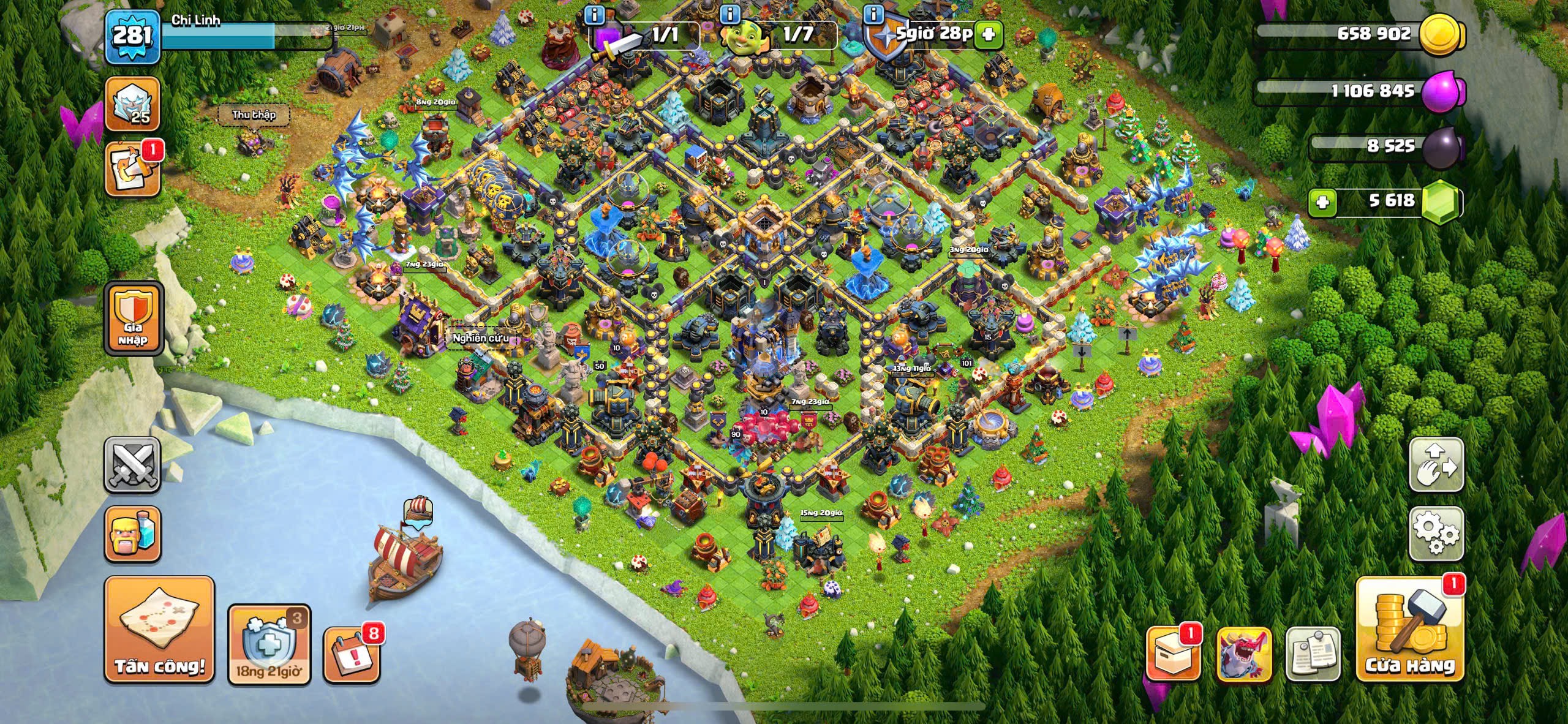Open the league trophy badge showing 25
The height and width of the screenshot is (724, 1568).
pyautogui.click(x=133, y=104)
